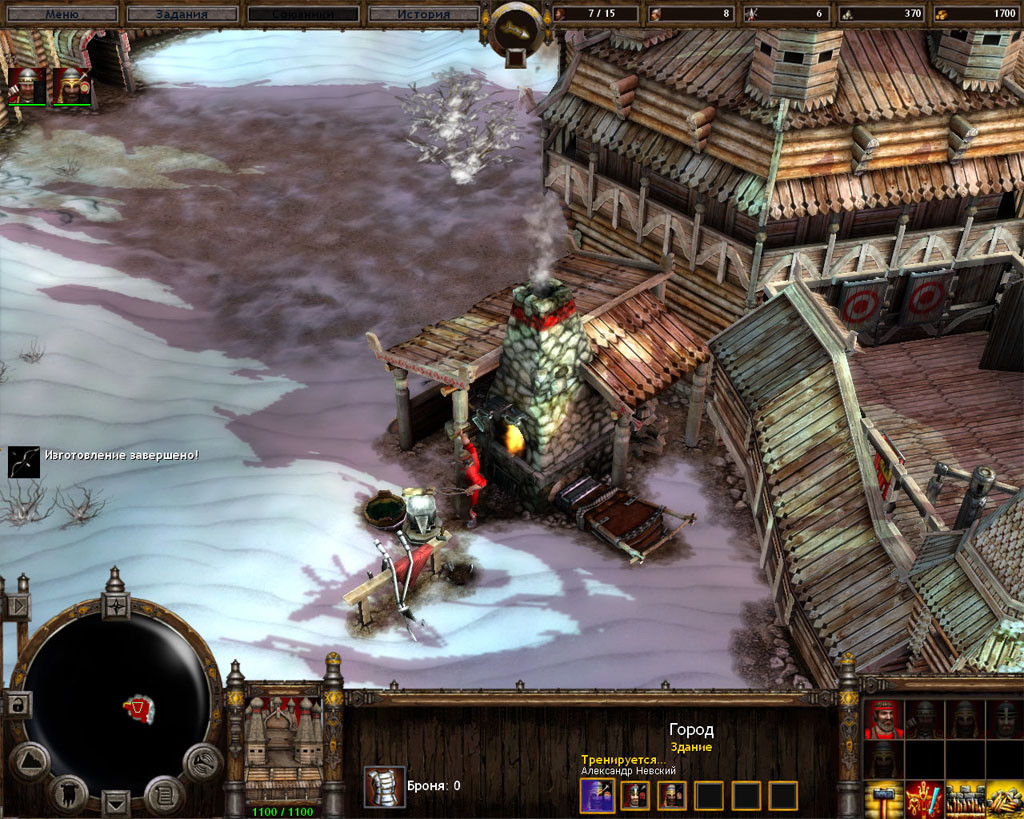Viewport: 1024px width, 819px height.
Task: Click the mountain terrain button under minimap
Action: tap(30, 762)
